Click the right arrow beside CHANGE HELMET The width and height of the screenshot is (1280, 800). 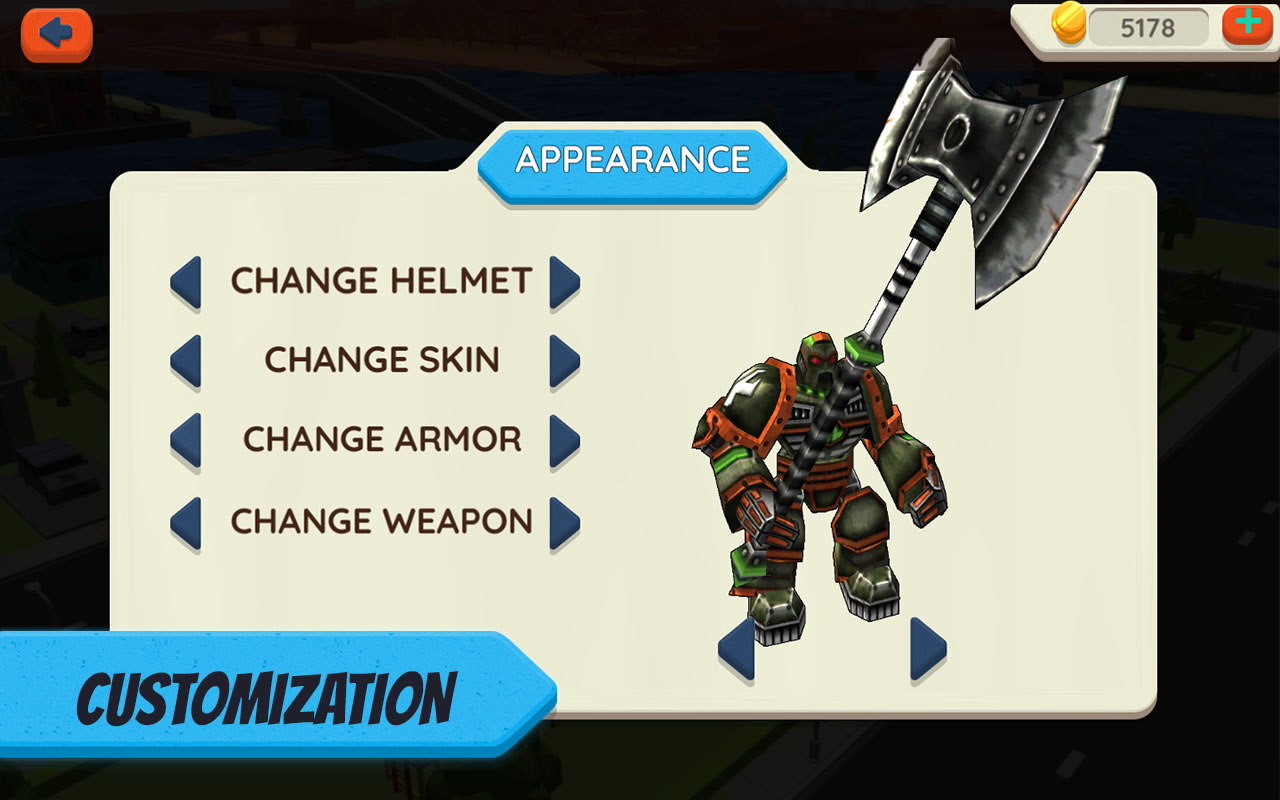coord(567,283)
